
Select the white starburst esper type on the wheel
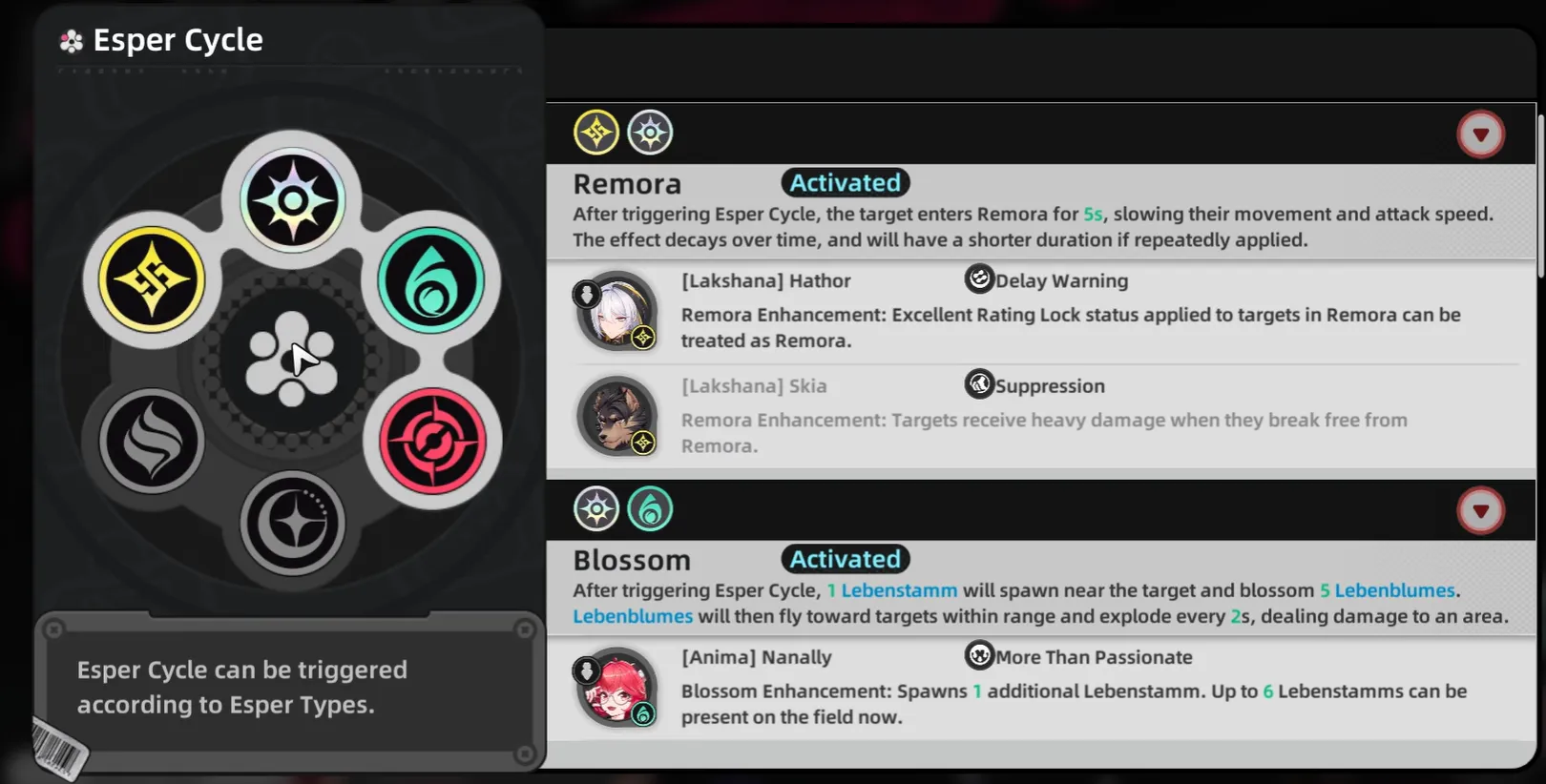292,200
